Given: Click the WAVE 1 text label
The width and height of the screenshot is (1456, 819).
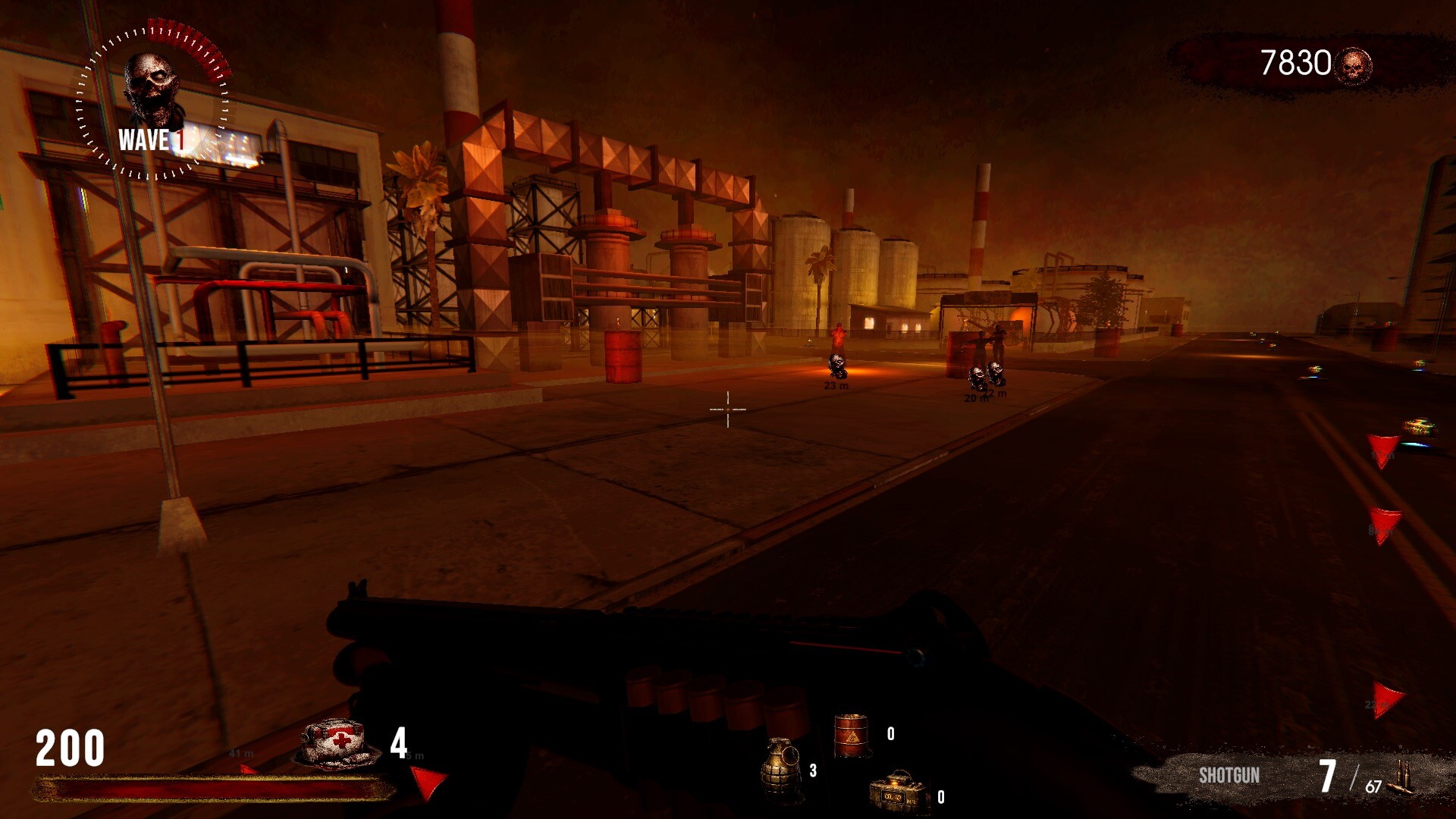Looking at the screenshot, I should point(152,140).
